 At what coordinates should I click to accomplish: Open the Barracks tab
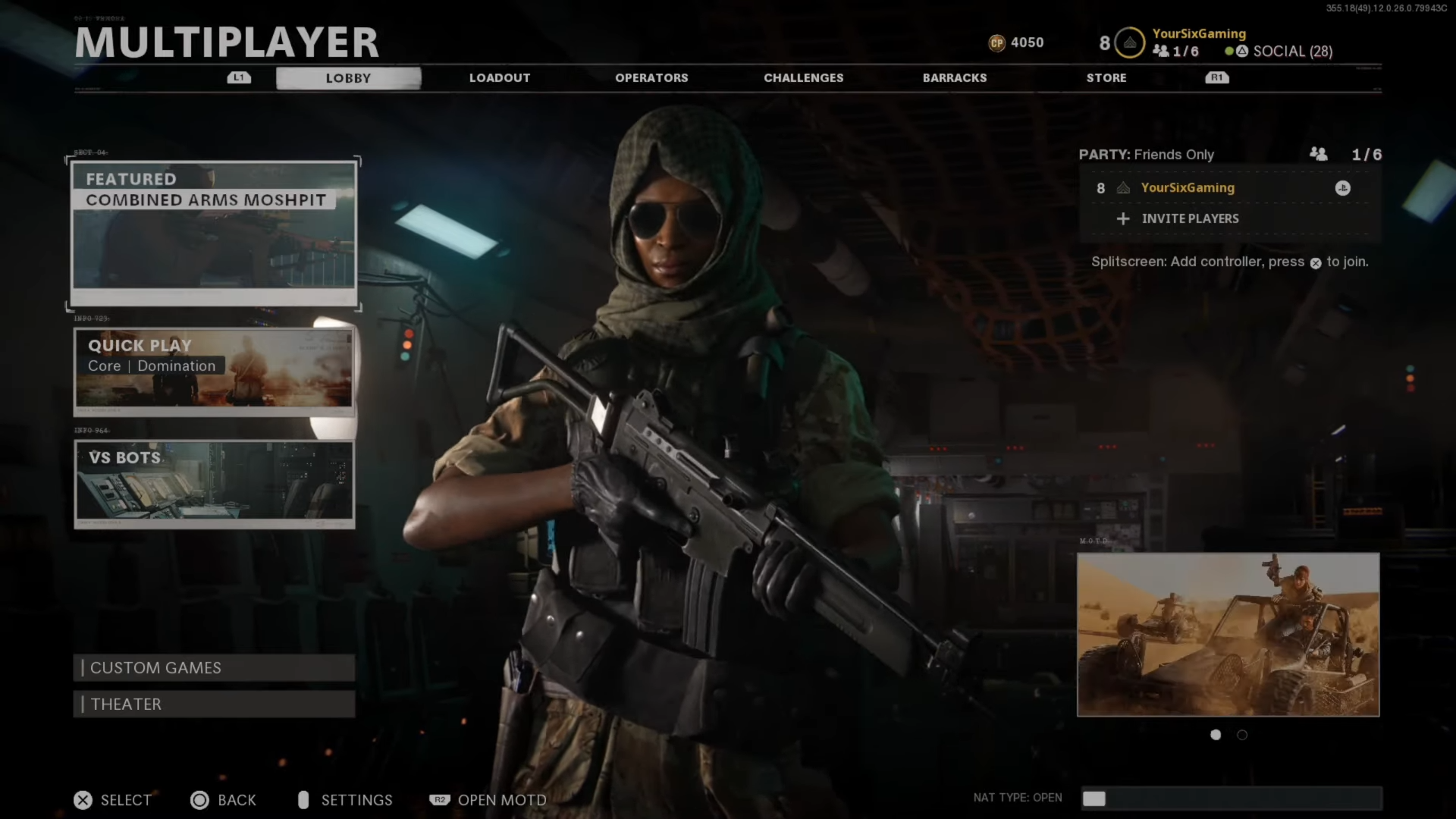[x=954, y=78]
